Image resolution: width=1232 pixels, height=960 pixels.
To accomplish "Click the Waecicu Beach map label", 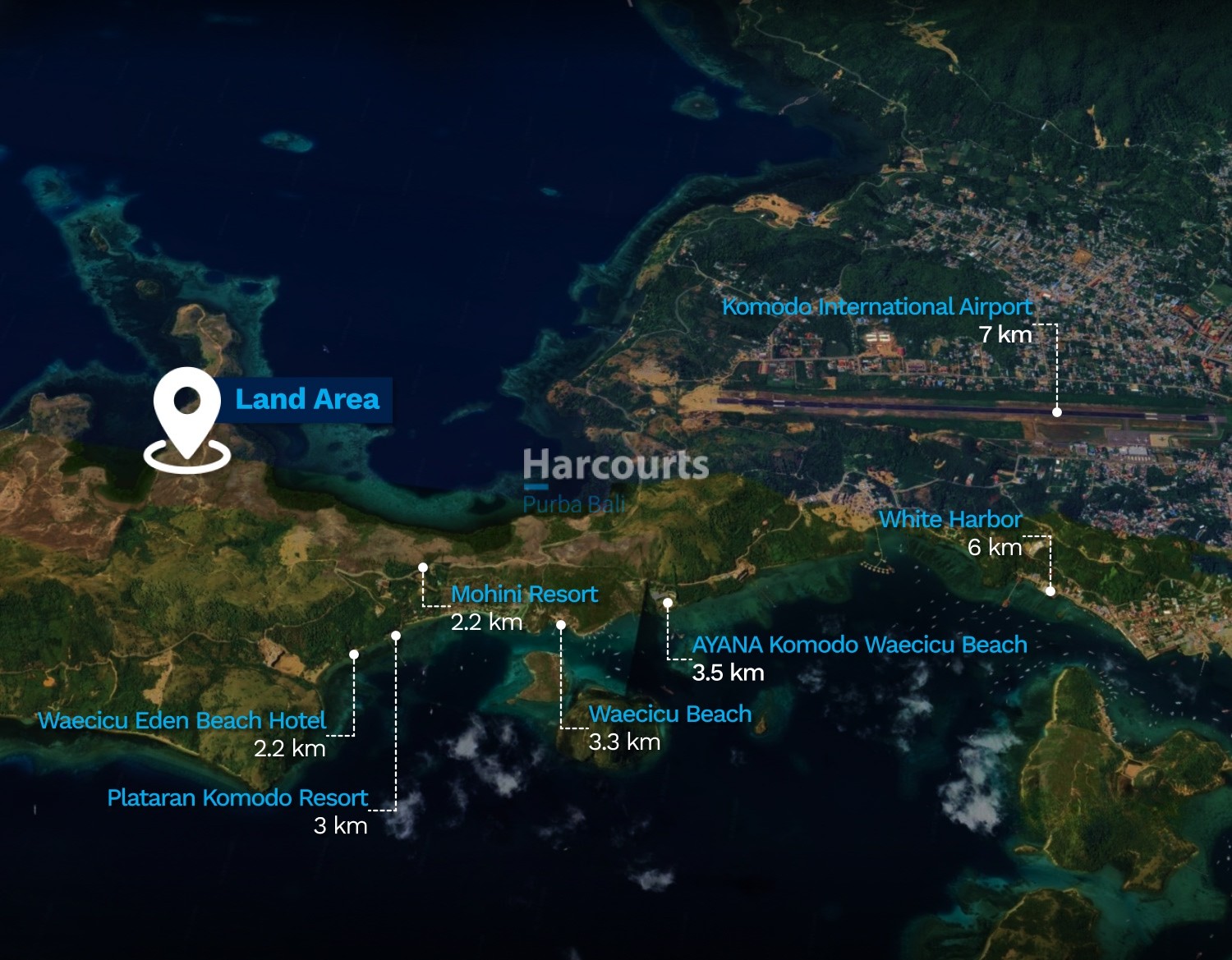I will point(669,714).
